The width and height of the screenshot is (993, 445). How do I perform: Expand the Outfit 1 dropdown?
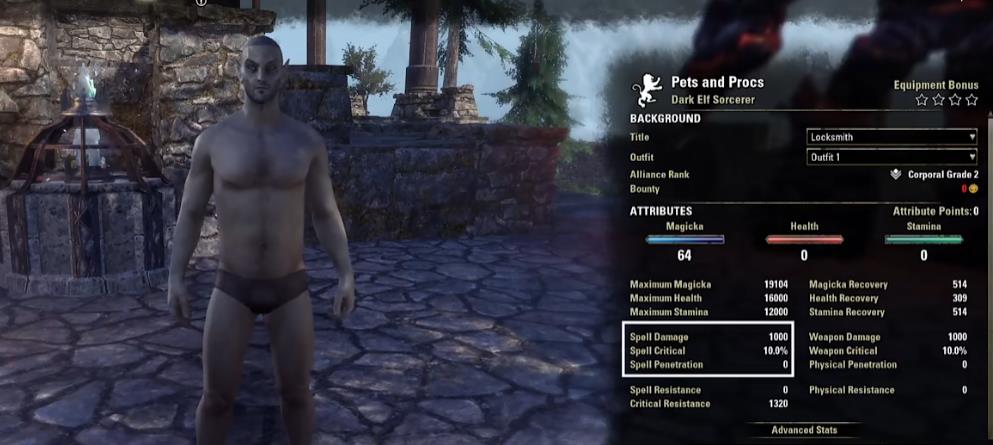click(891, 156)
